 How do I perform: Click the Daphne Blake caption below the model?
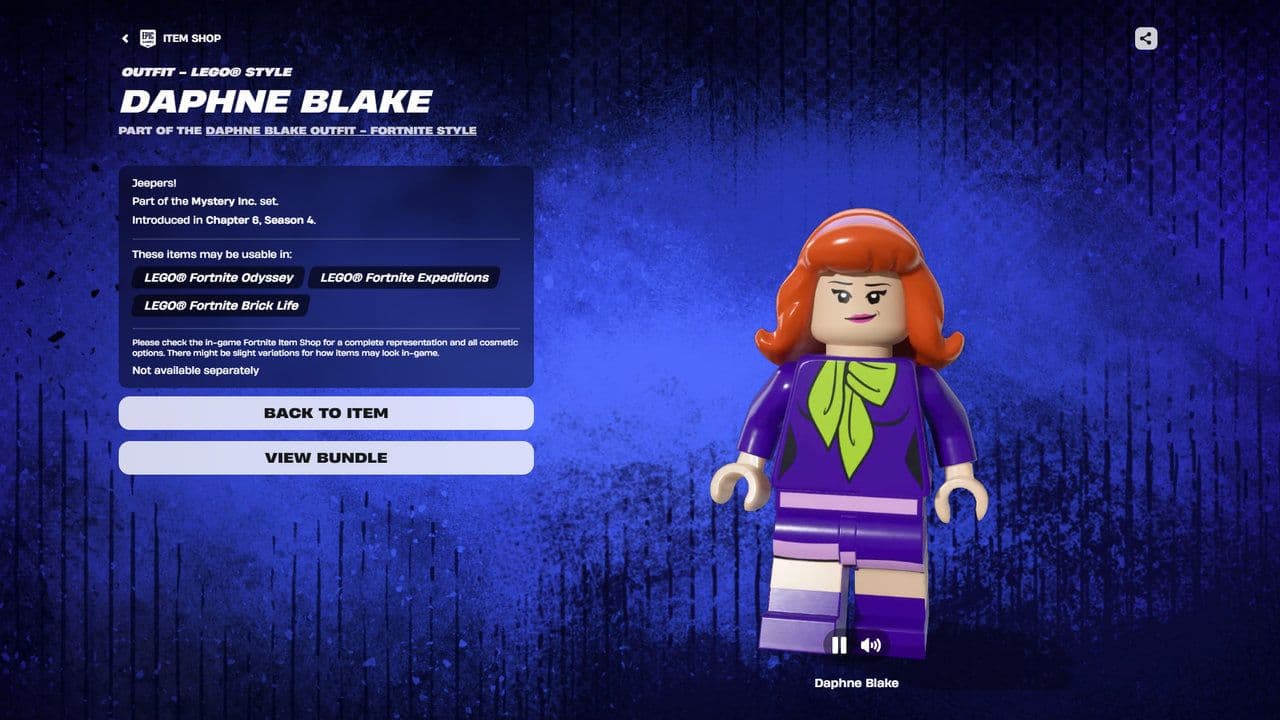856,682
